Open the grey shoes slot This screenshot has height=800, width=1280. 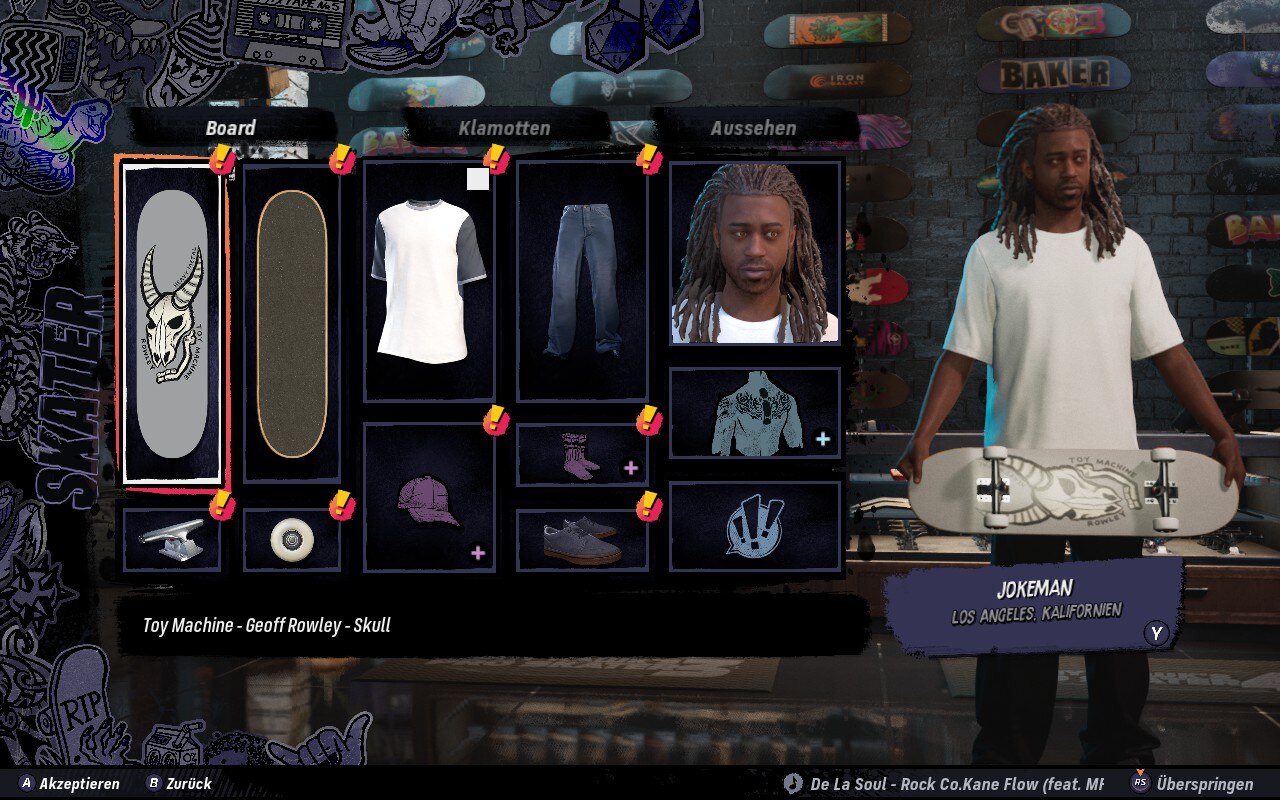582,540
